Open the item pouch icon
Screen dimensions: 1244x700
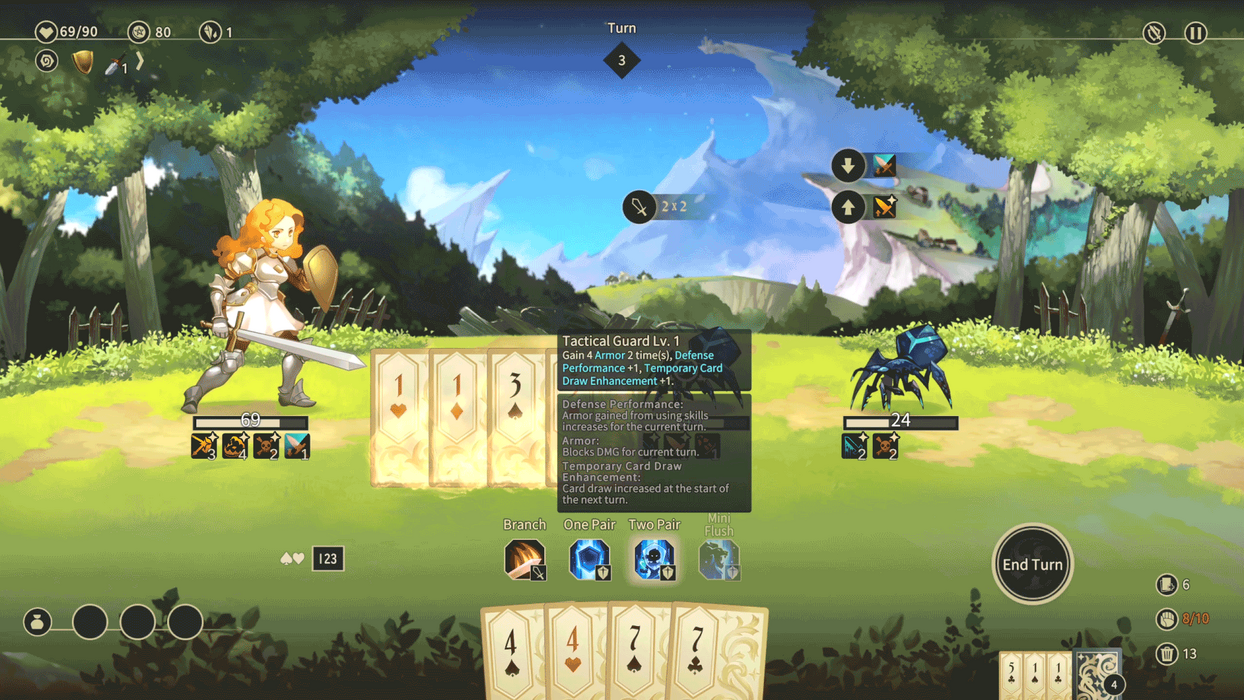point(38,622)
